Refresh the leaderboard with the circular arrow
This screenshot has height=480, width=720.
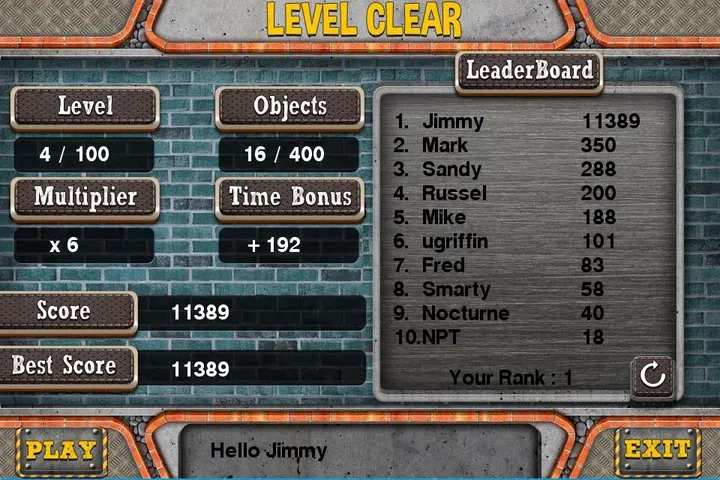(652, 375)
